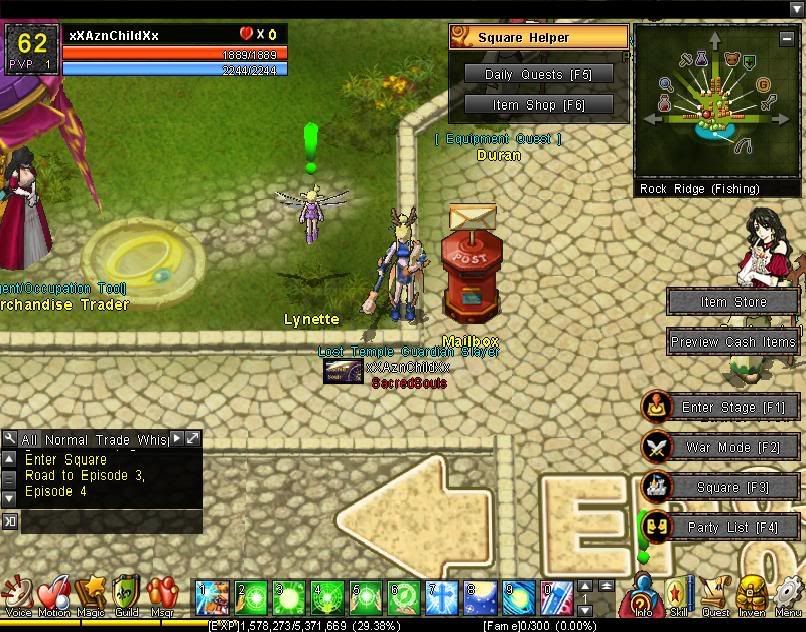
Task: Open the Voice menu icon
Action: (x=18, y=594)
